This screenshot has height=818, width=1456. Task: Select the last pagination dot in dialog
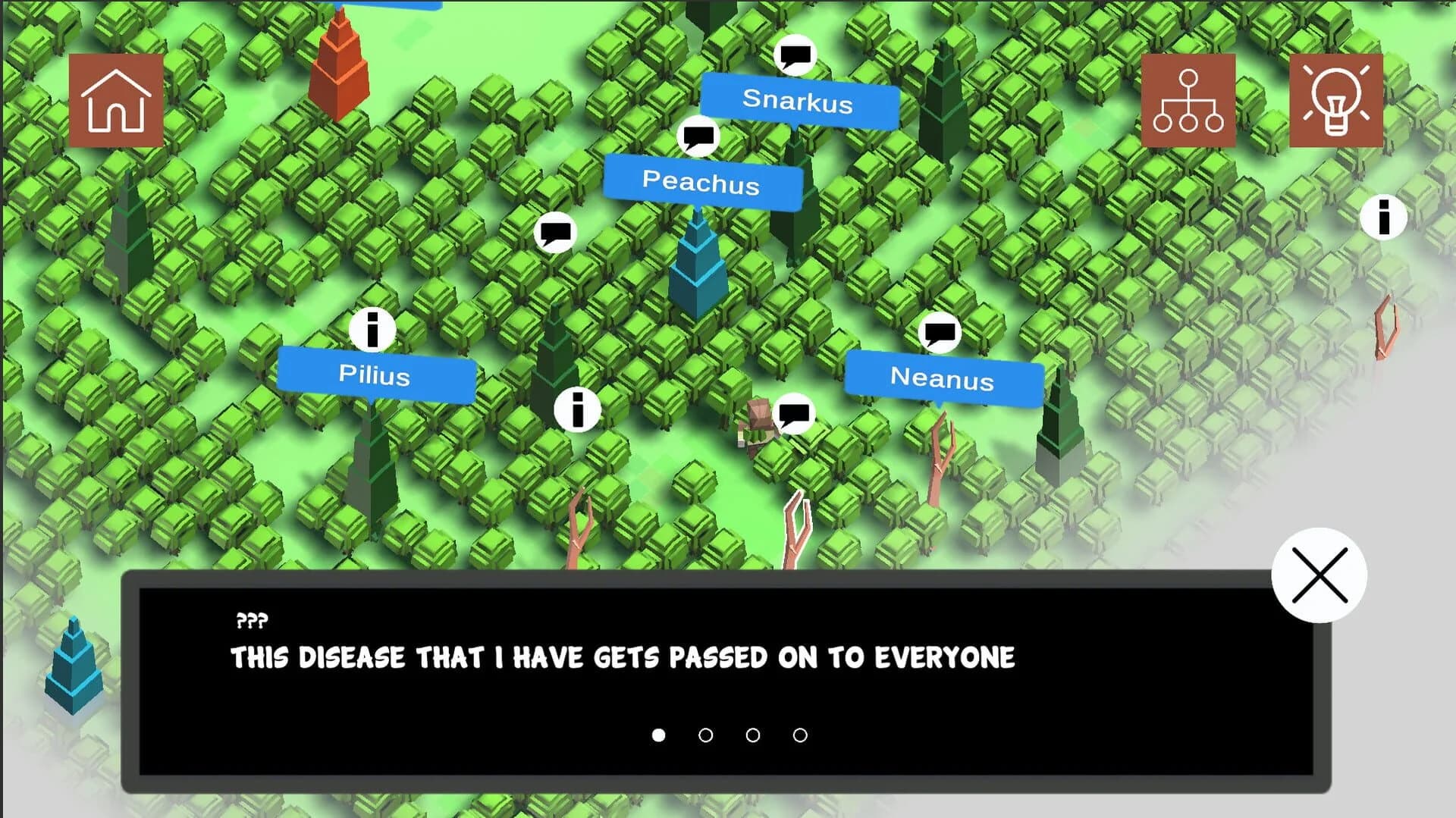(x=799, y=735)
